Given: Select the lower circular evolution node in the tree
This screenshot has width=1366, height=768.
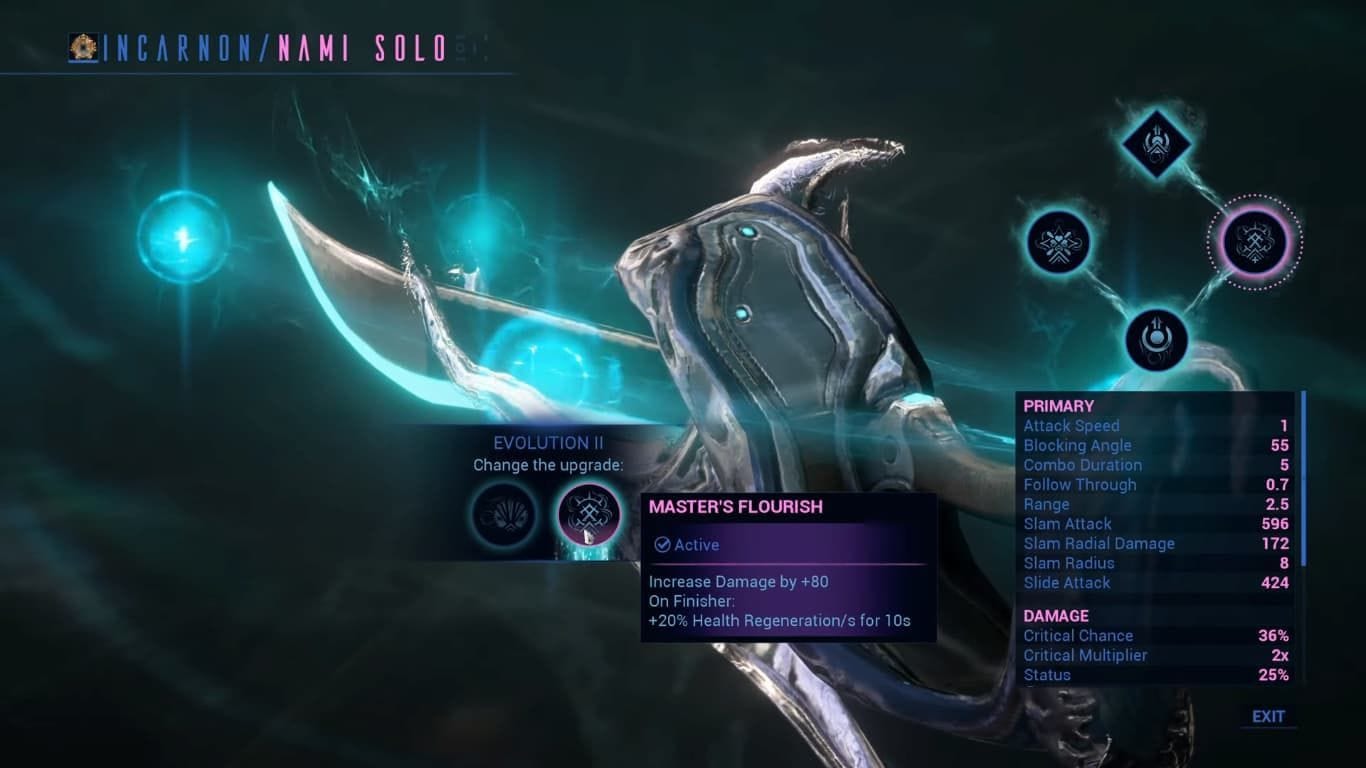Looking at the screenshot, I should 1157,338.
